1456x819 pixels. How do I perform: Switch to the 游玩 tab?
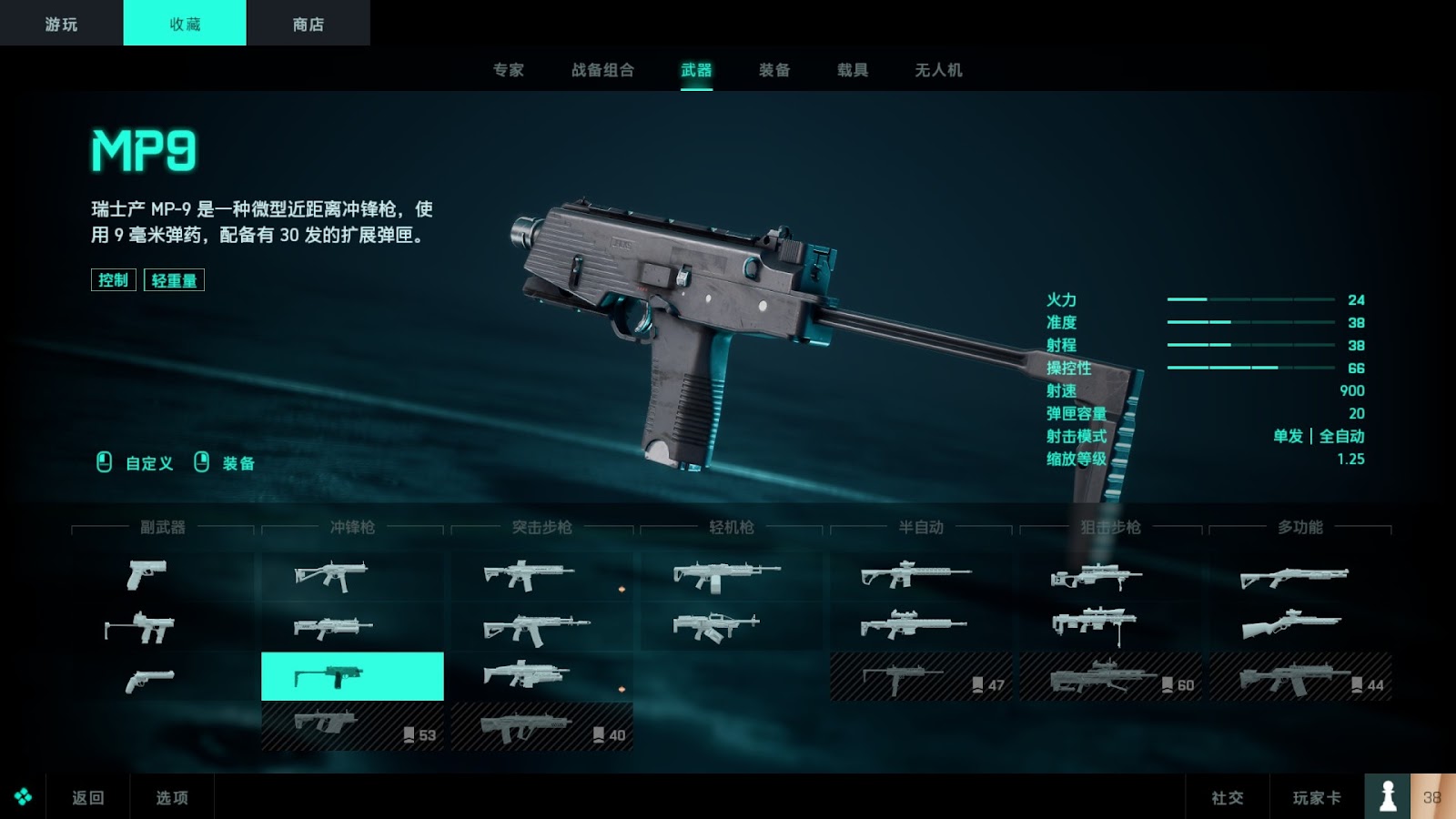(x=61, y=24)
